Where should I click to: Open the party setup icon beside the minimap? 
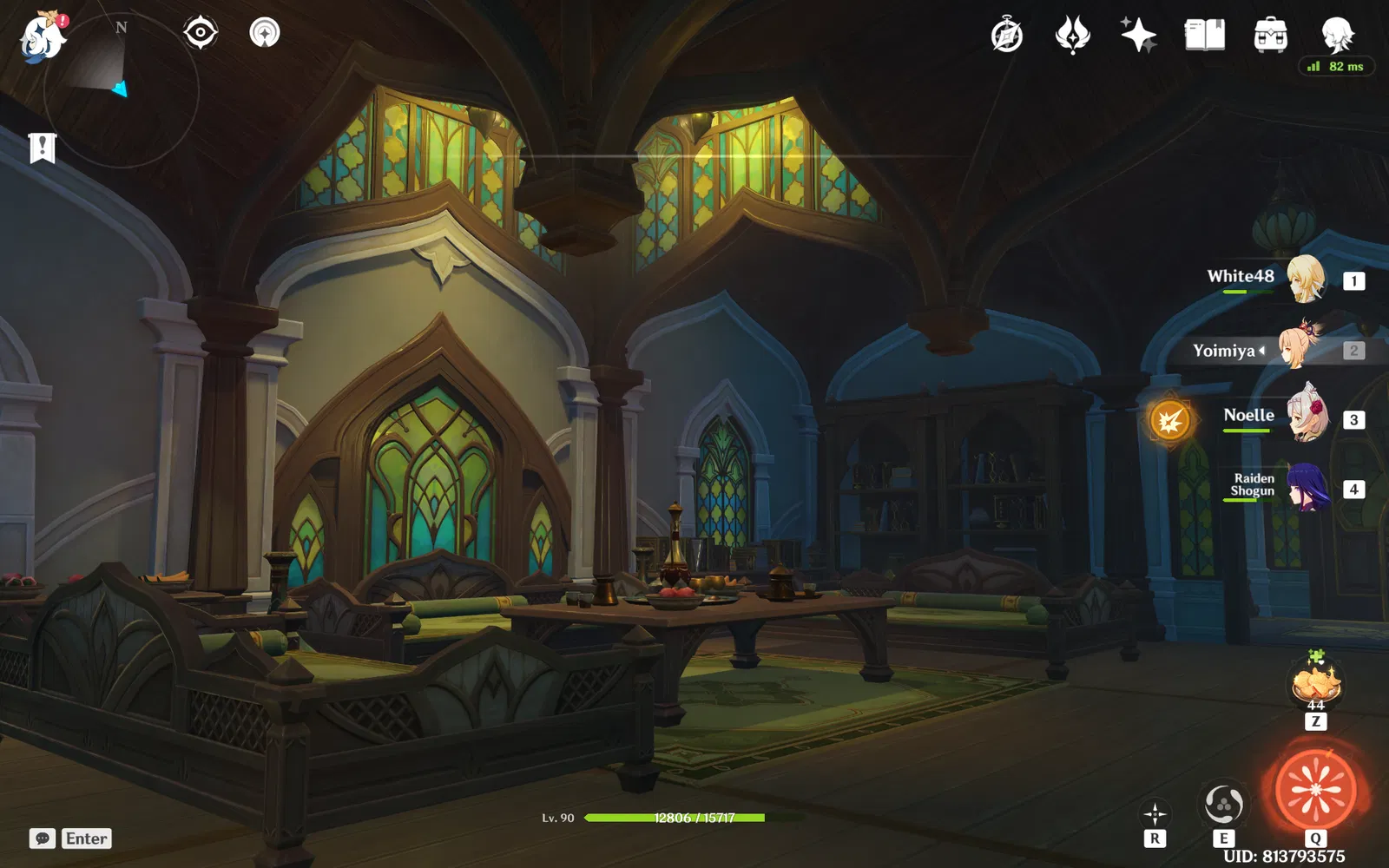coord(265,35)
